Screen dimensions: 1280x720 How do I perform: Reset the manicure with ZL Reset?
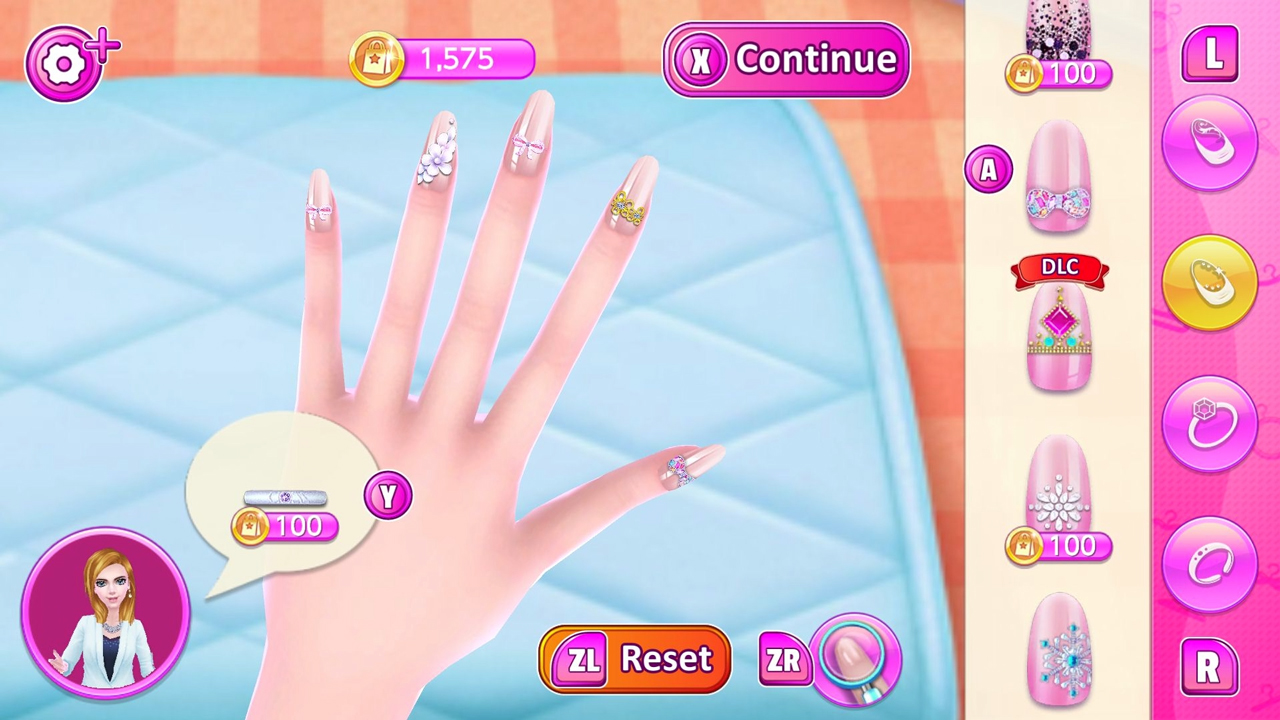tap(634, 658)
